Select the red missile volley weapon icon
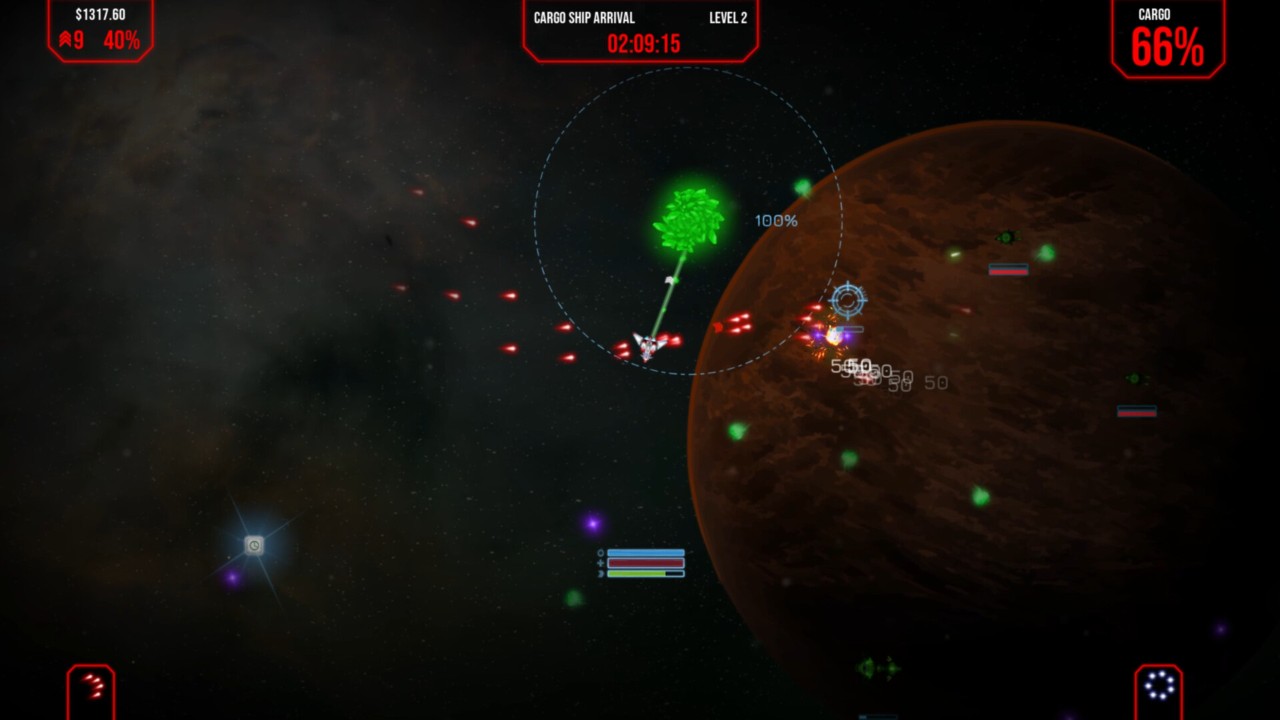1280x720 pixels. tap(92, 687)
